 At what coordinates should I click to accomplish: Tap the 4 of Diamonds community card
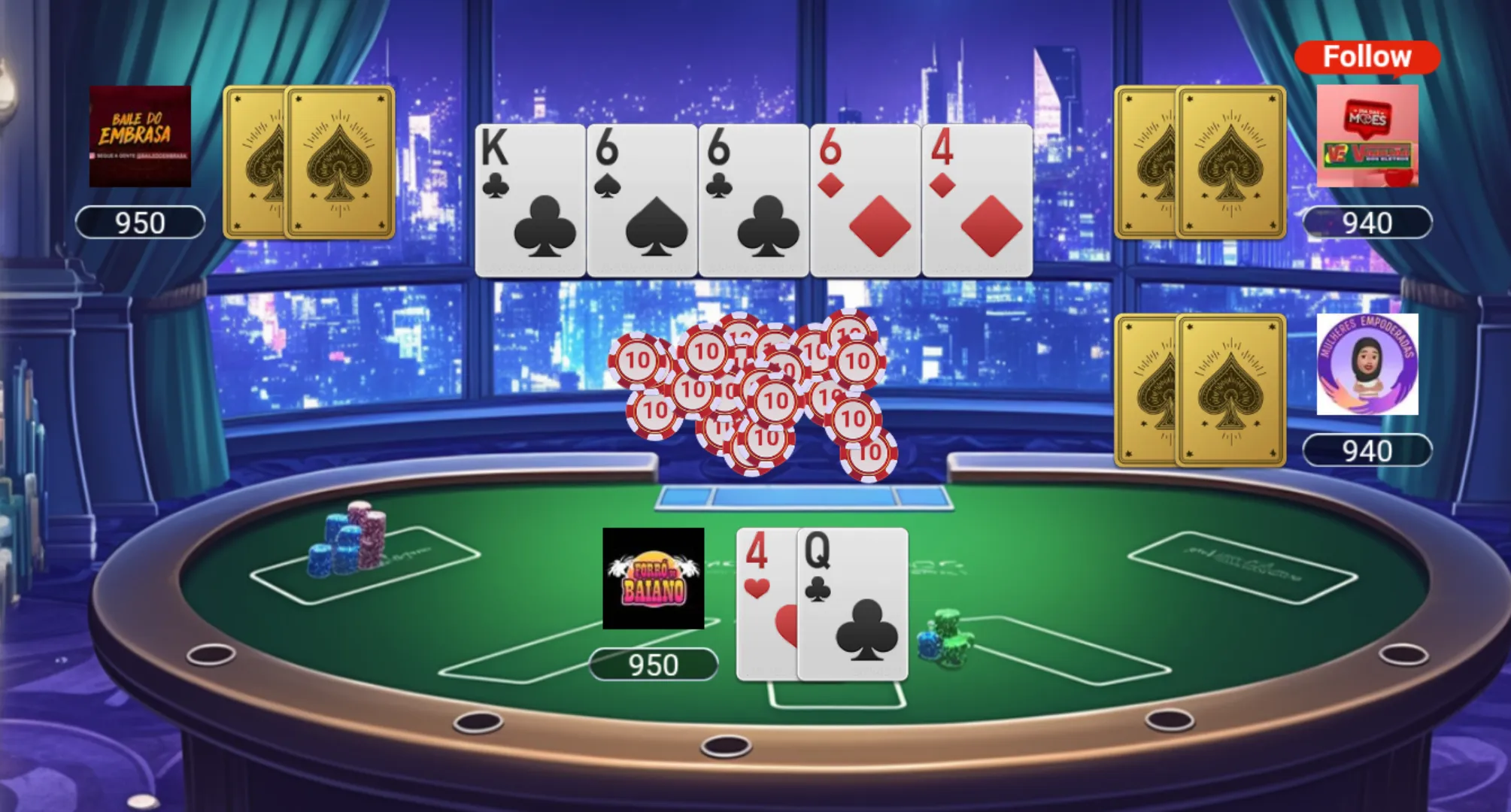pyautogui.click(x=975, y=197)
